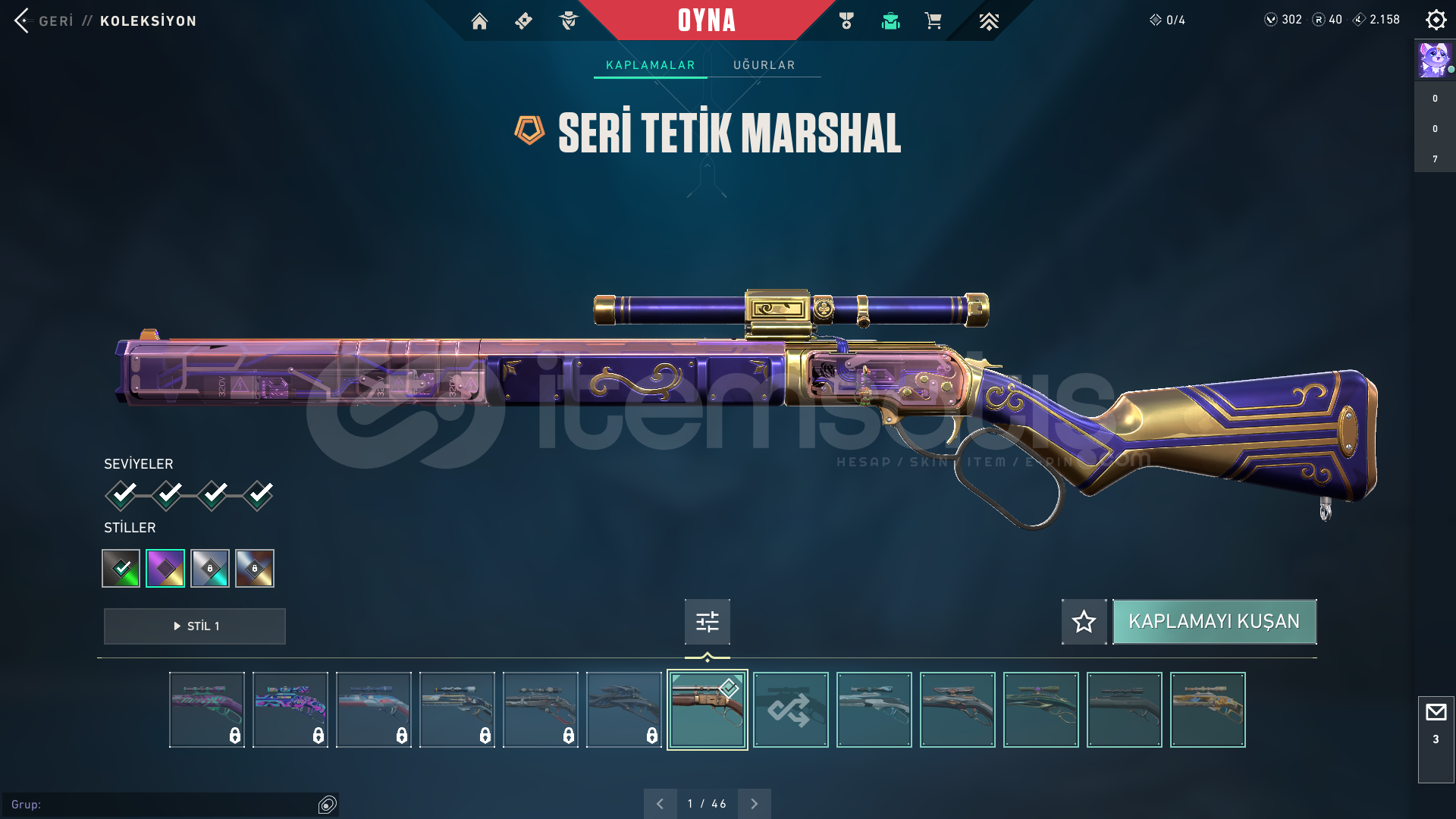Play the STİL 1 preview video

(x=195, y=626)
